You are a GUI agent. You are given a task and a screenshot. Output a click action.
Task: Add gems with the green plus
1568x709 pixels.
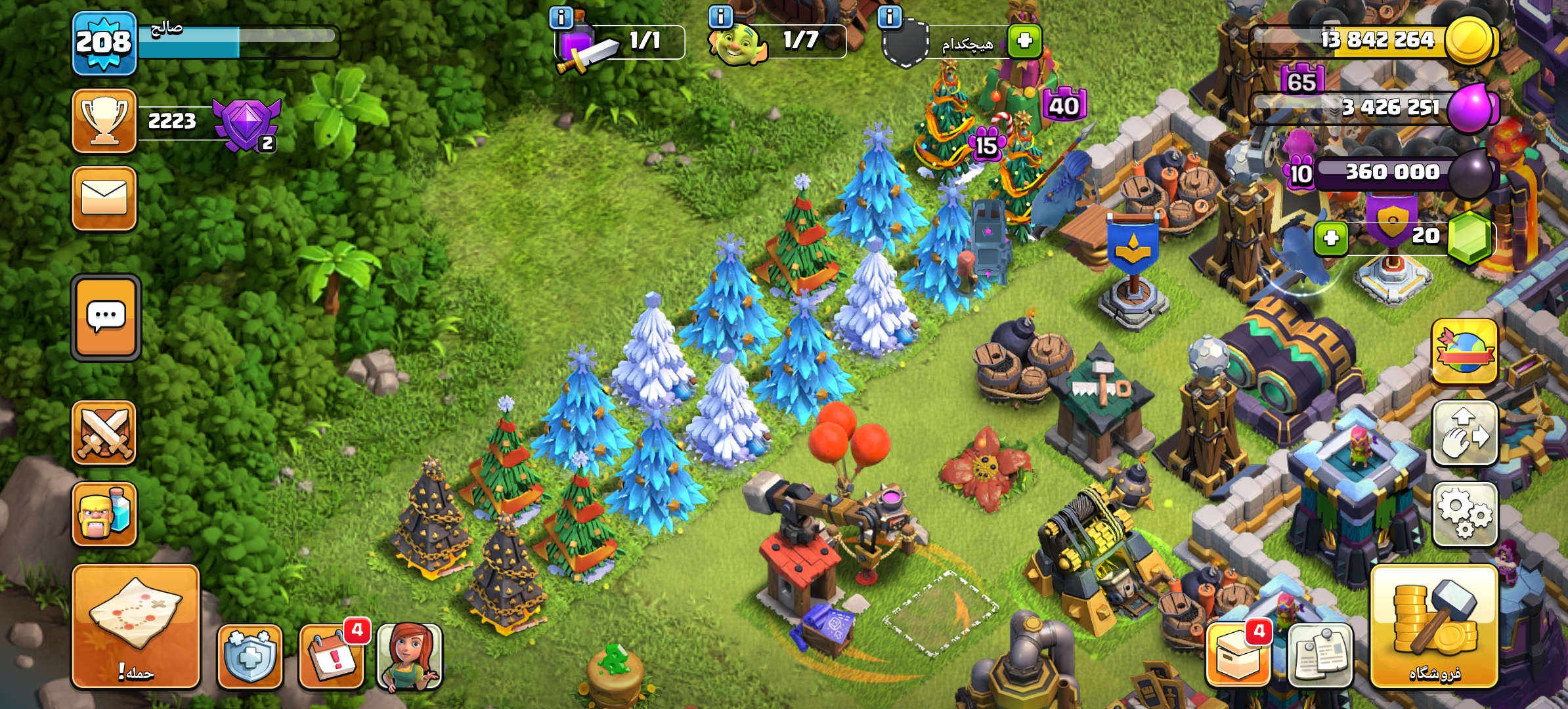[1331, 238]
